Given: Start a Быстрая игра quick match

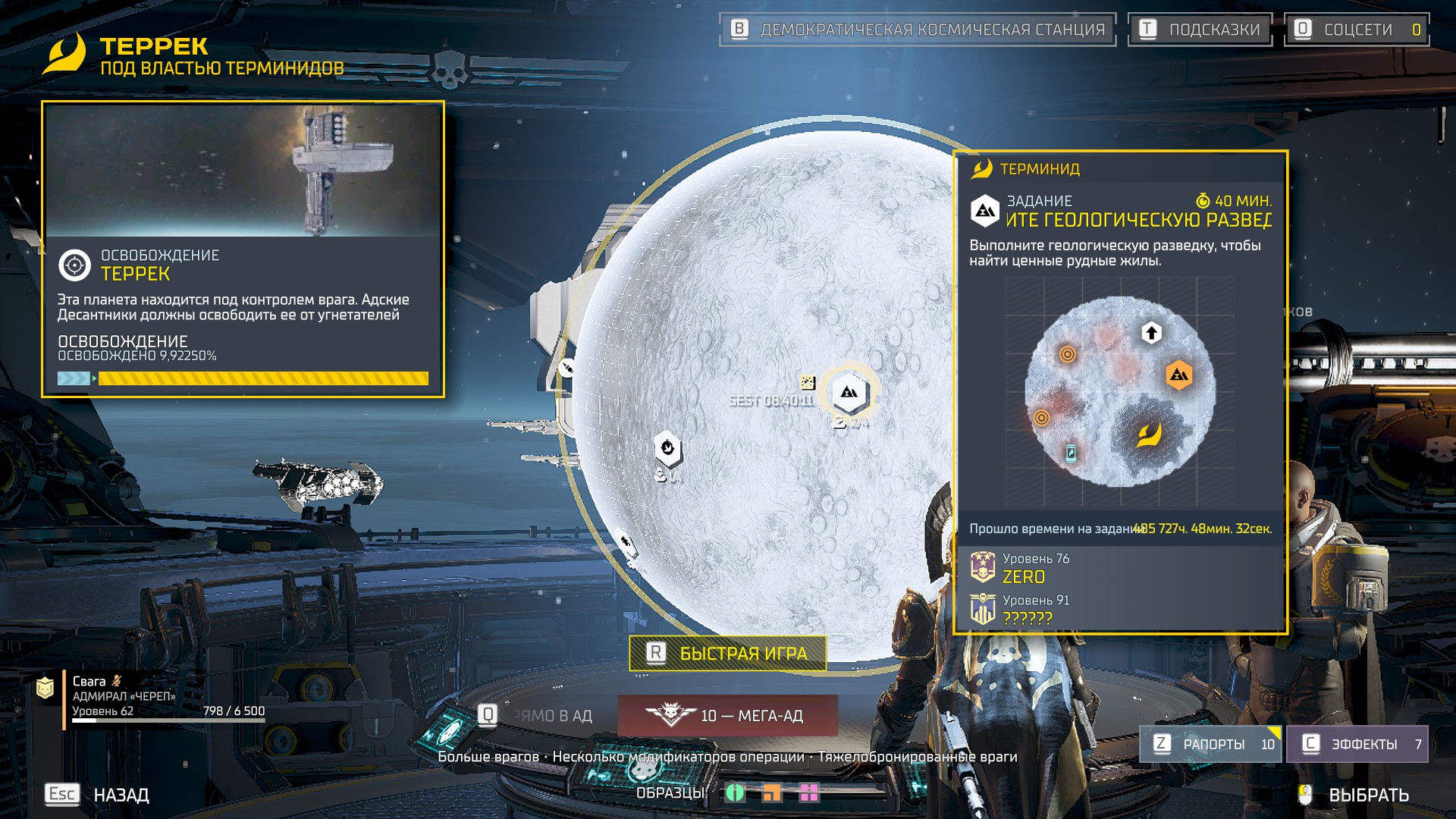Looking at the screenshot, I should click(728, 653).
